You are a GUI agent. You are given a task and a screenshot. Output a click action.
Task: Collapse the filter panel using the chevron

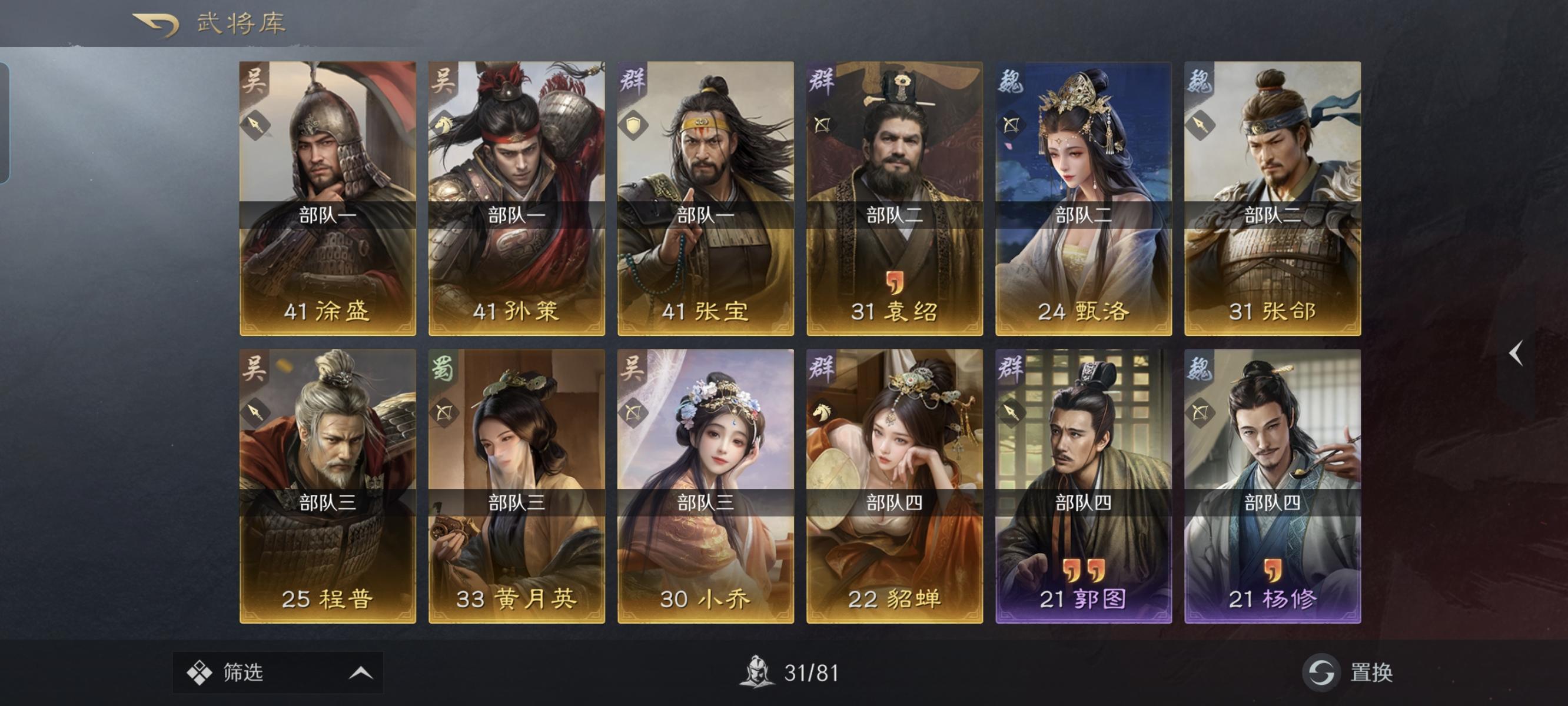(x=362, y=672)
